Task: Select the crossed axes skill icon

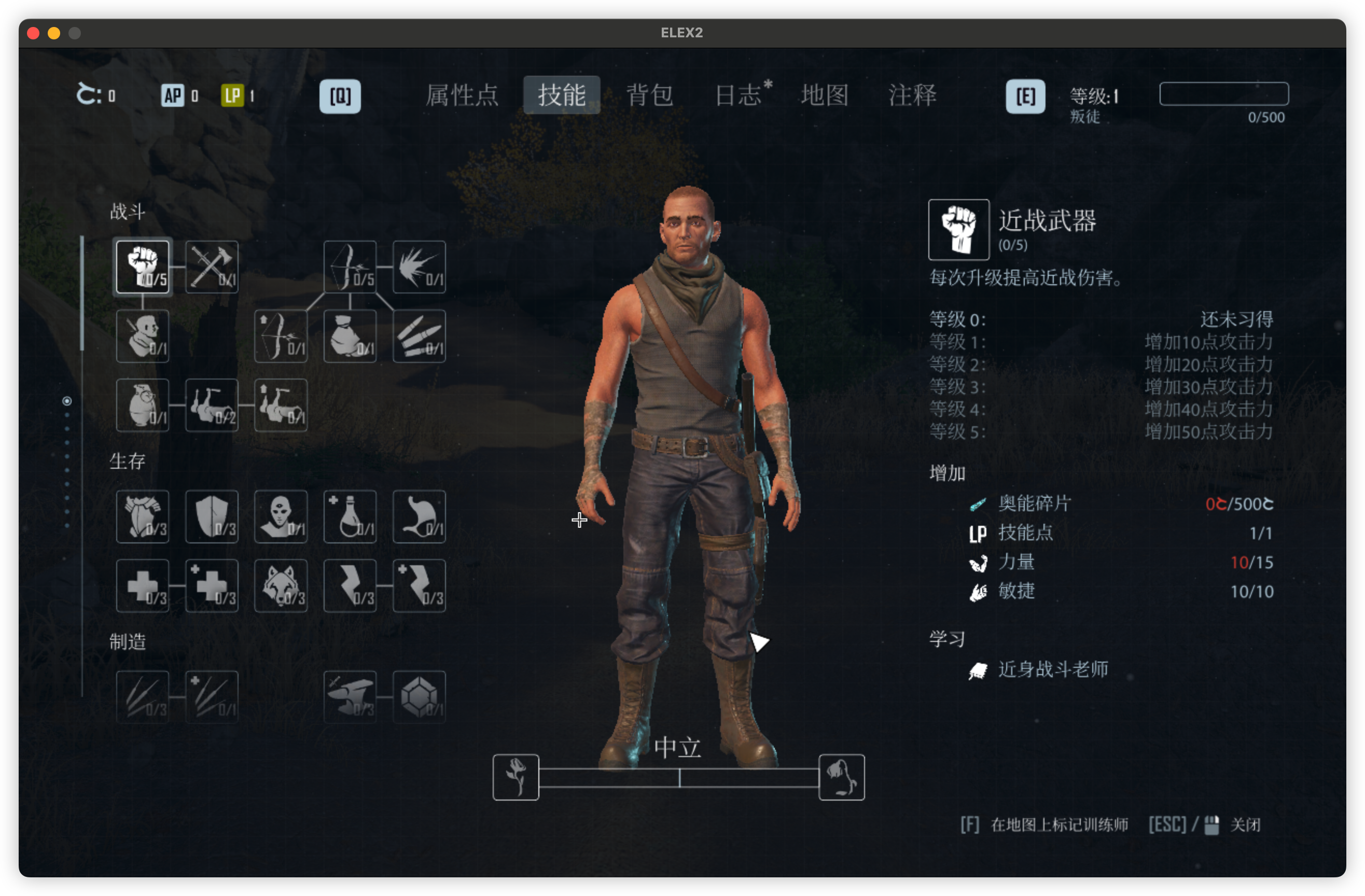Action: pos(212,267)
